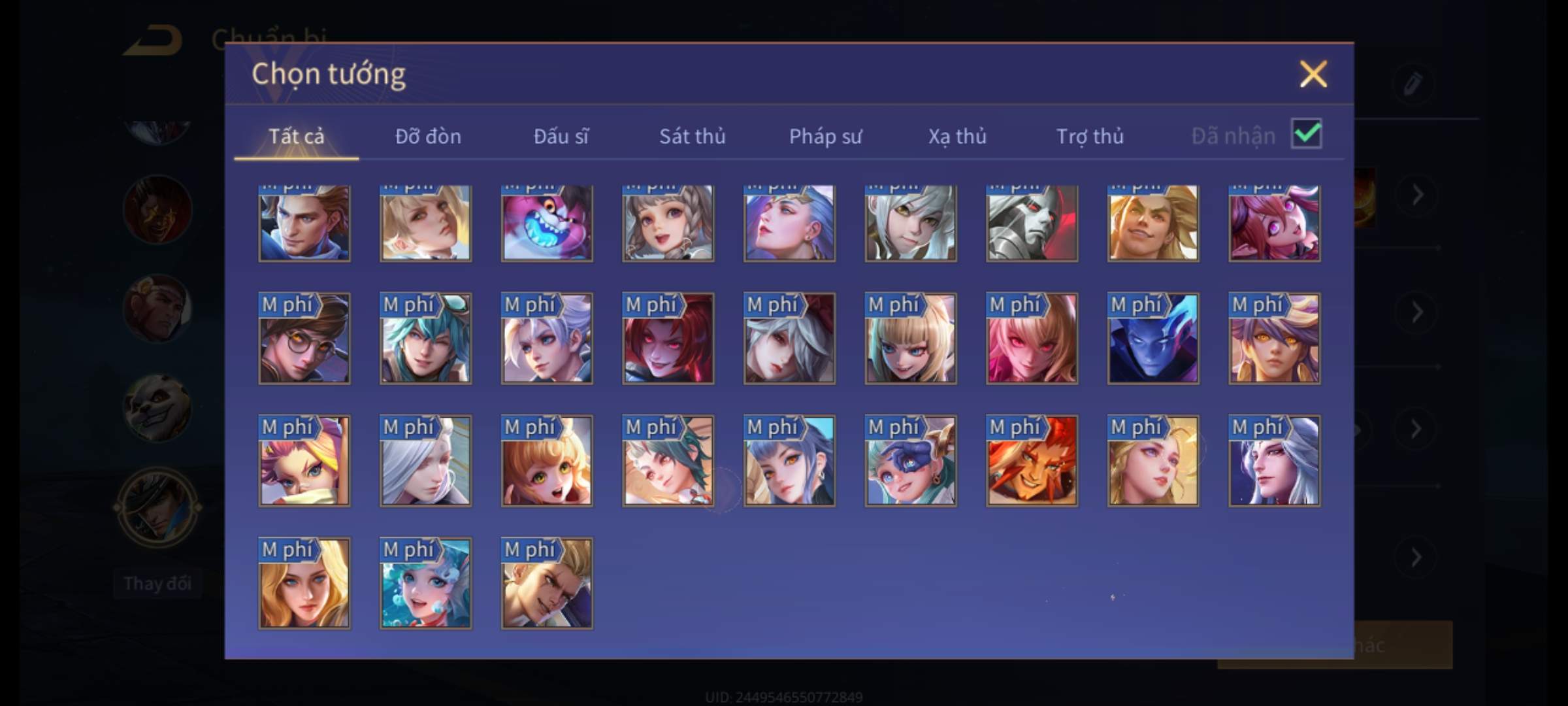
Task: Select the pink-haired hero with white headband
Action: click(x=304, y=461)
